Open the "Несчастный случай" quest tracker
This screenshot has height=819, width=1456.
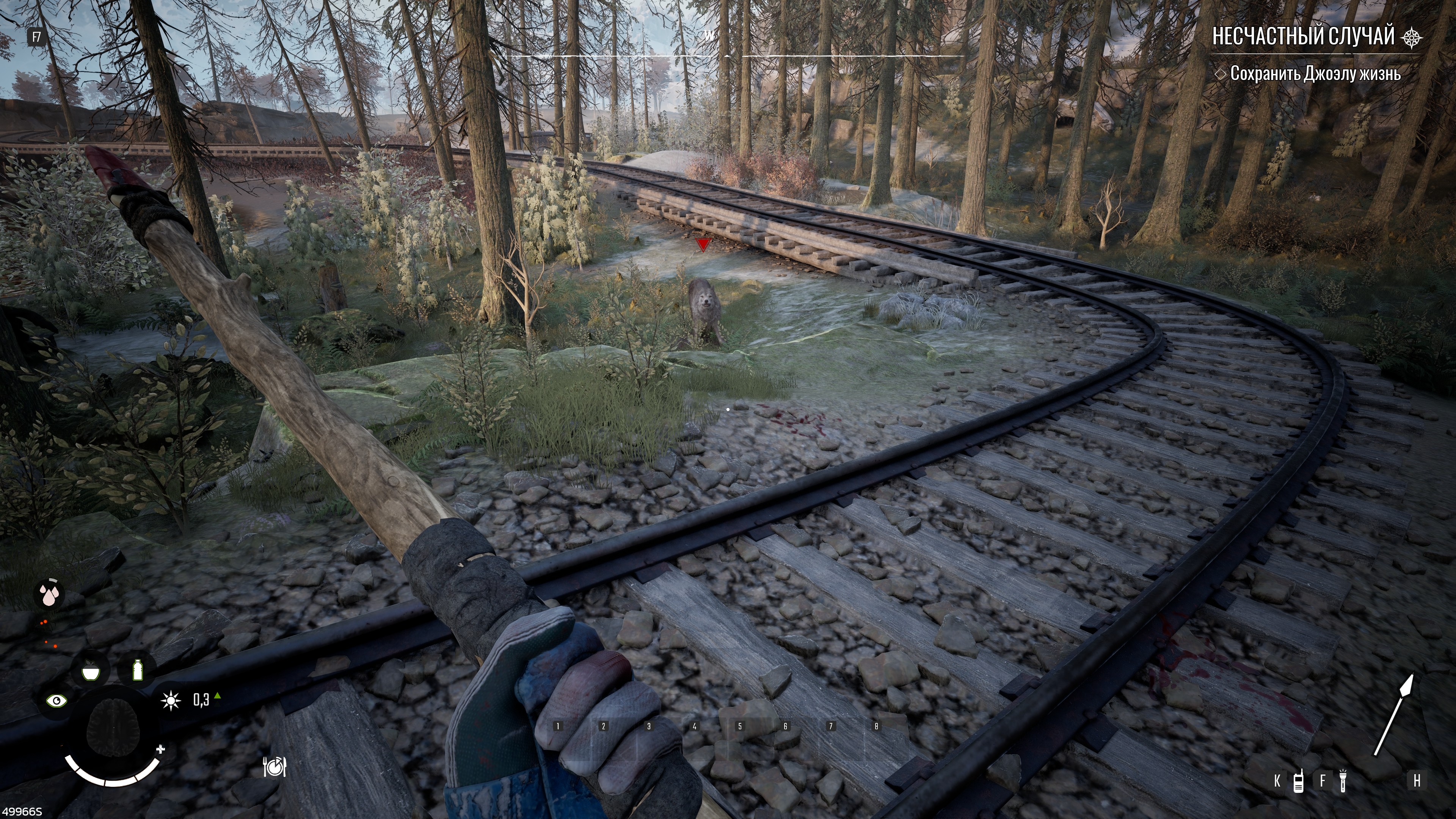click(1303, 37)
